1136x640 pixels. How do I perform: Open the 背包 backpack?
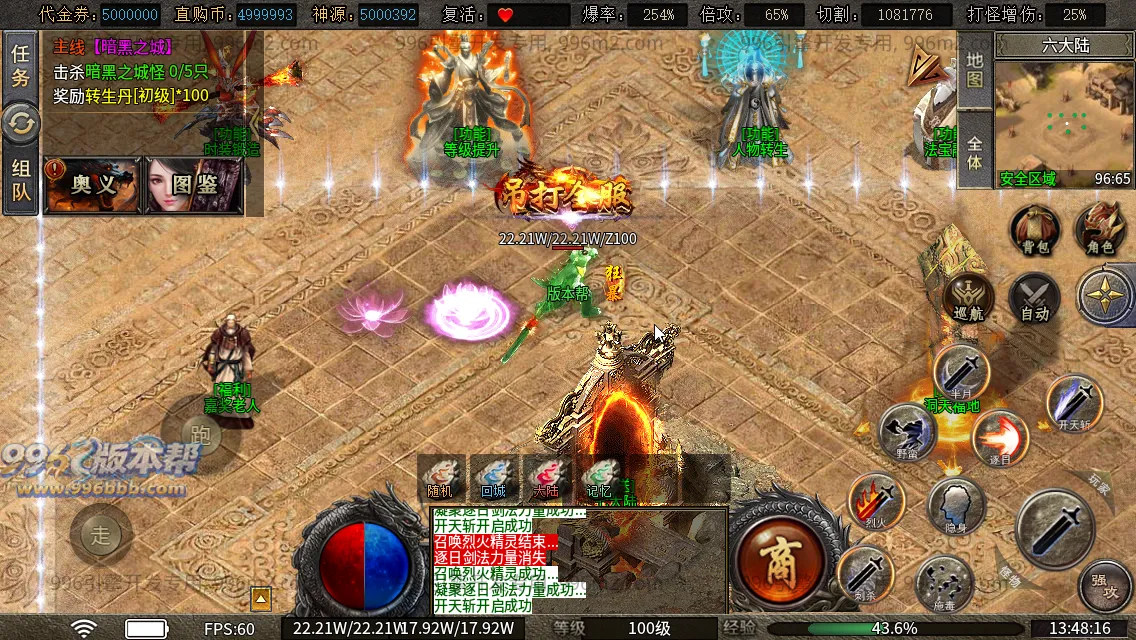[1034, 230]
